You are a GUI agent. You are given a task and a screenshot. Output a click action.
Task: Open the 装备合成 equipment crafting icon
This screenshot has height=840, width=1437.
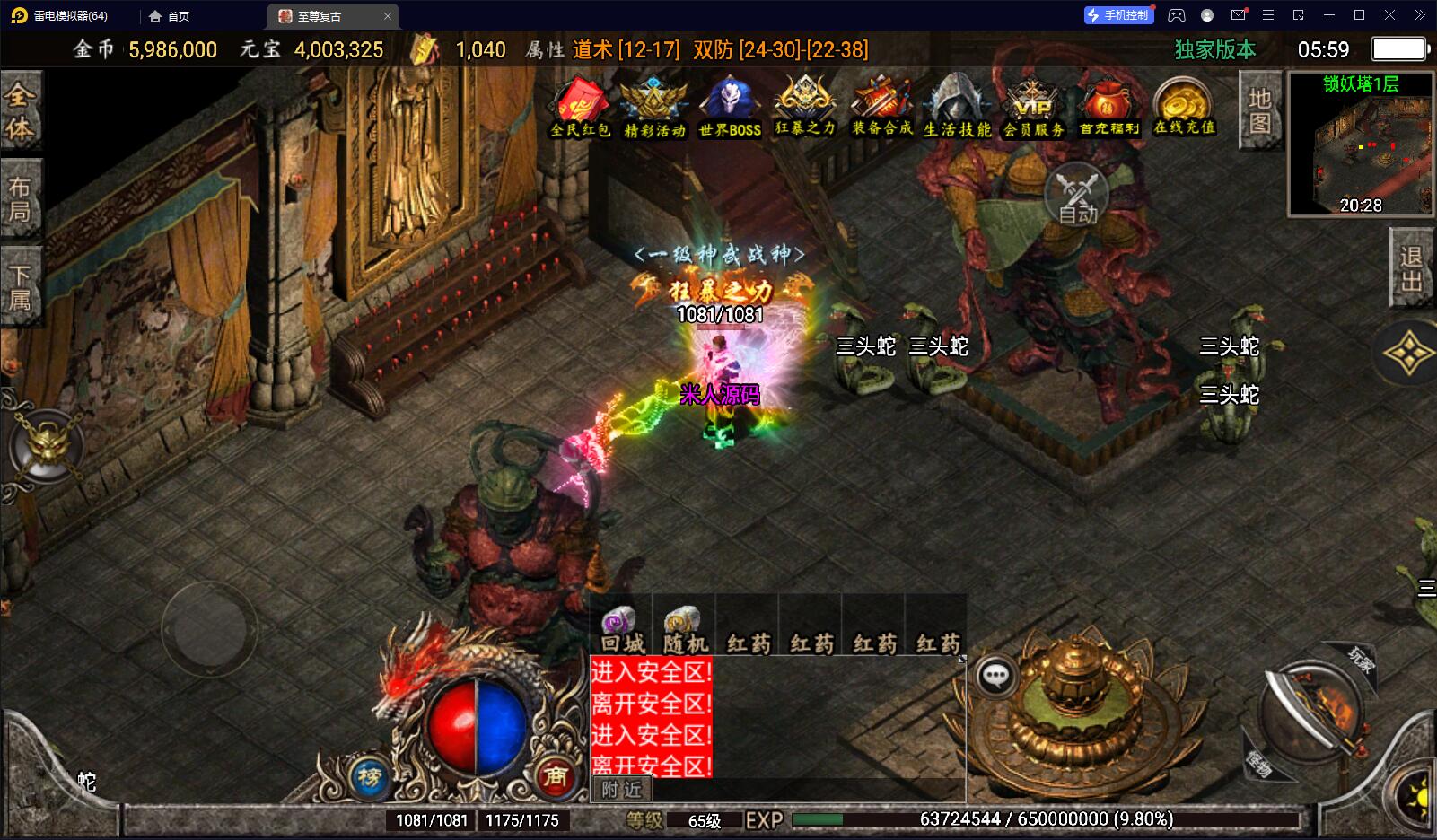pos(881,108)
